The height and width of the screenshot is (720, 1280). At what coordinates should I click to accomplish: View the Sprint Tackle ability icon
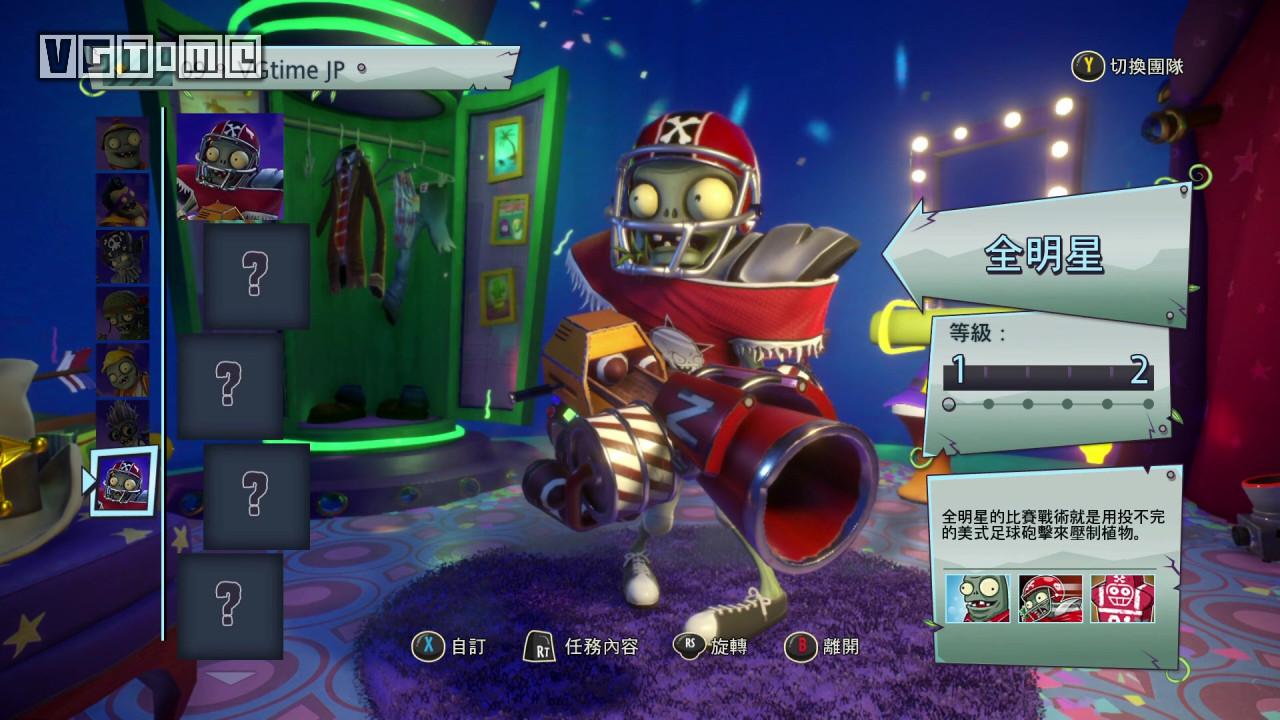[1049, 599]
